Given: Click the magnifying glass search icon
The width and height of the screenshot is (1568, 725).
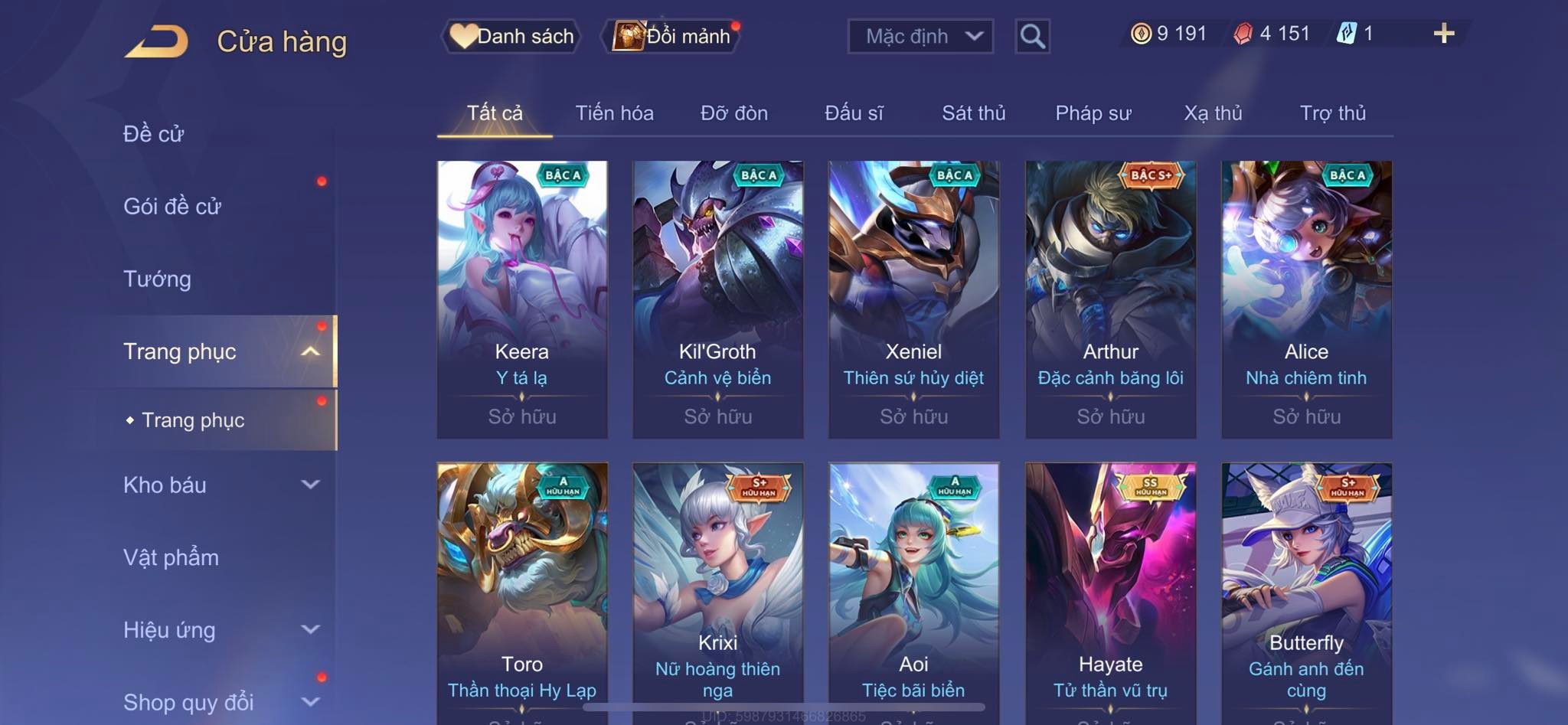Looking at the screenshot, I should click(1032, 36).
